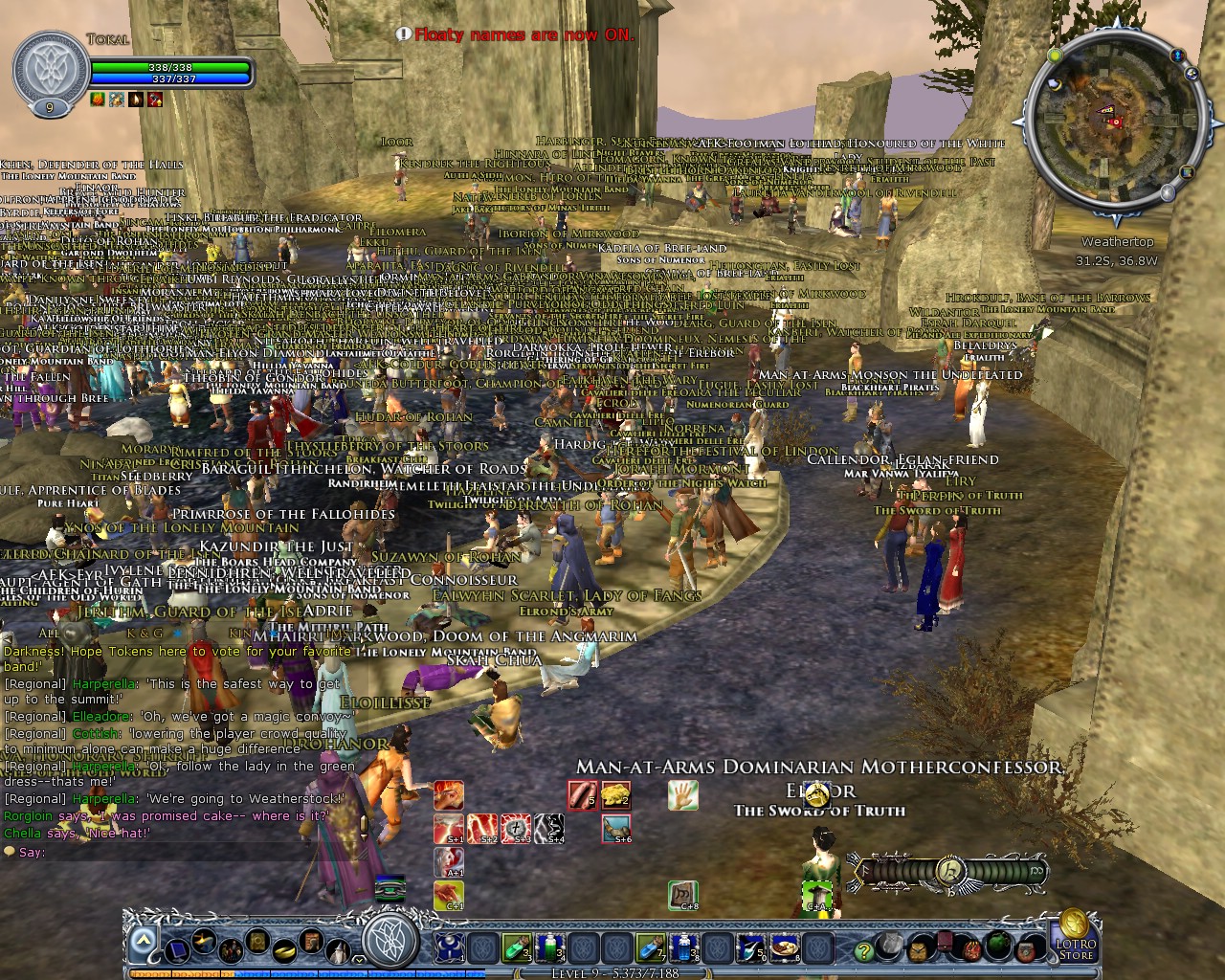The image size is (1225, 980).
Task: Open help via the question mark icon
Action: (865, 951)
